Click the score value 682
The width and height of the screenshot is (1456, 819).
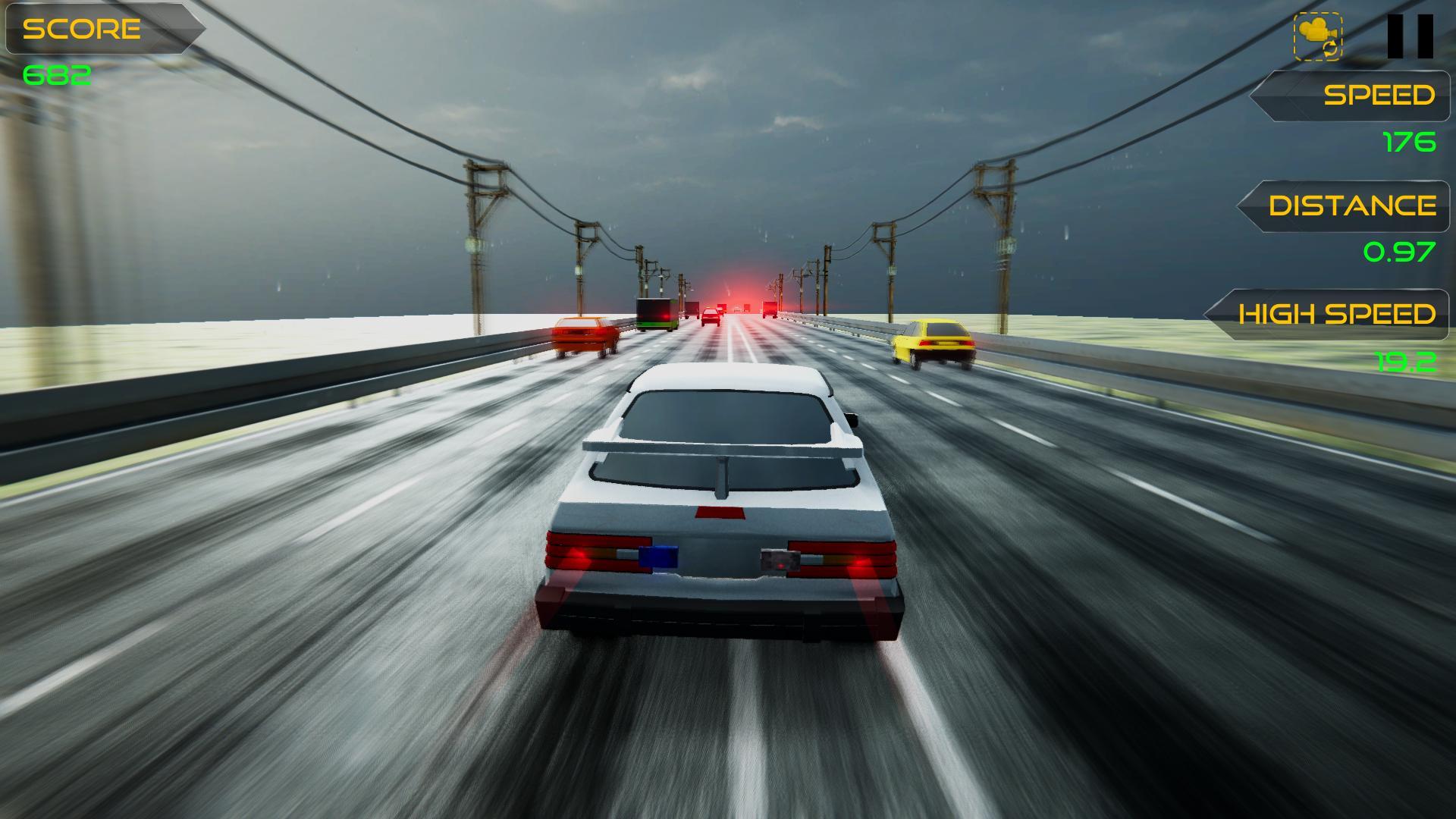coord(57,75)
